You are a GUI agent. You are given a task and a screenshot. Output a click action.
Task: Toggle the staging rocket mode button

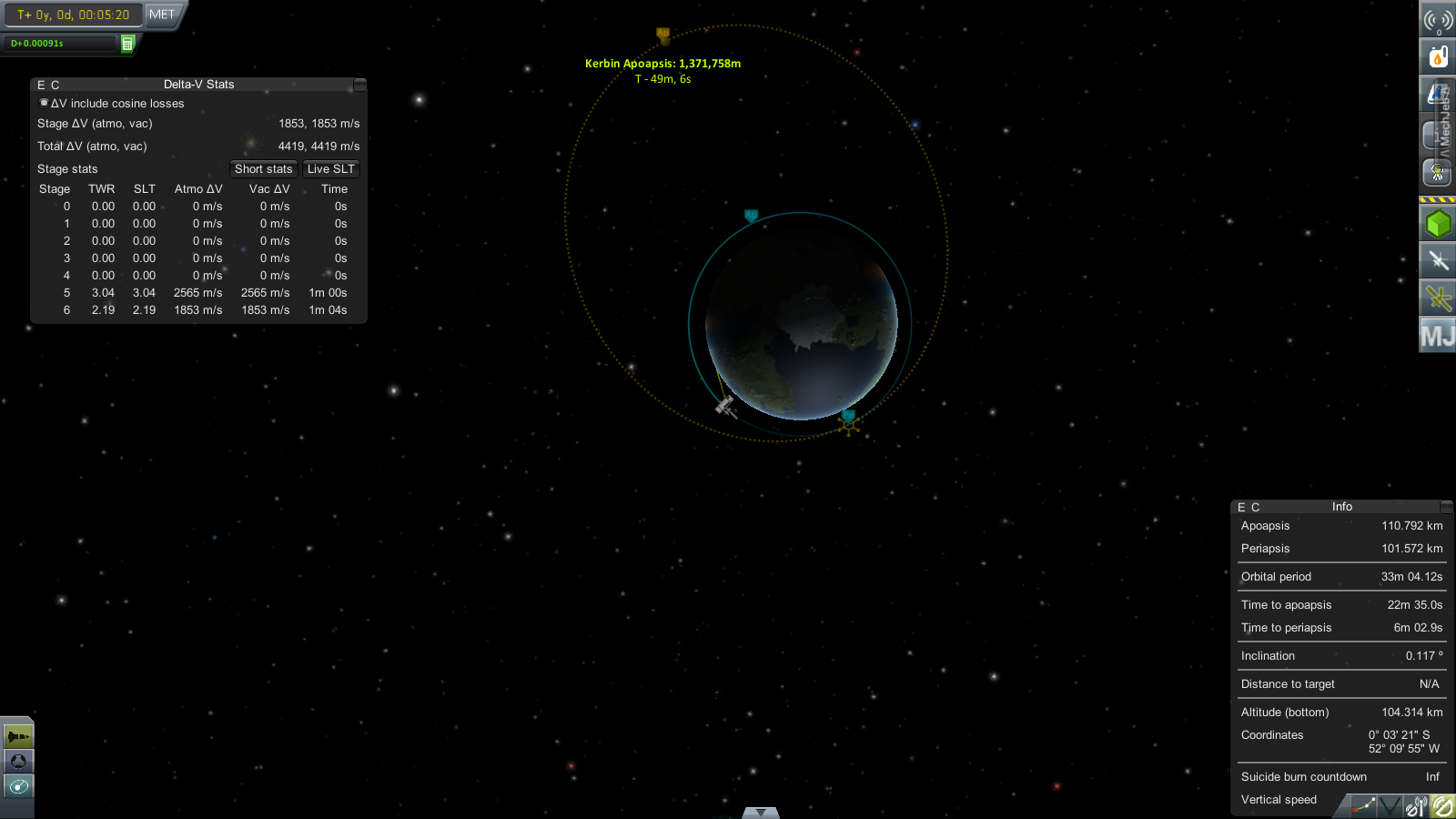coord(18,735)
